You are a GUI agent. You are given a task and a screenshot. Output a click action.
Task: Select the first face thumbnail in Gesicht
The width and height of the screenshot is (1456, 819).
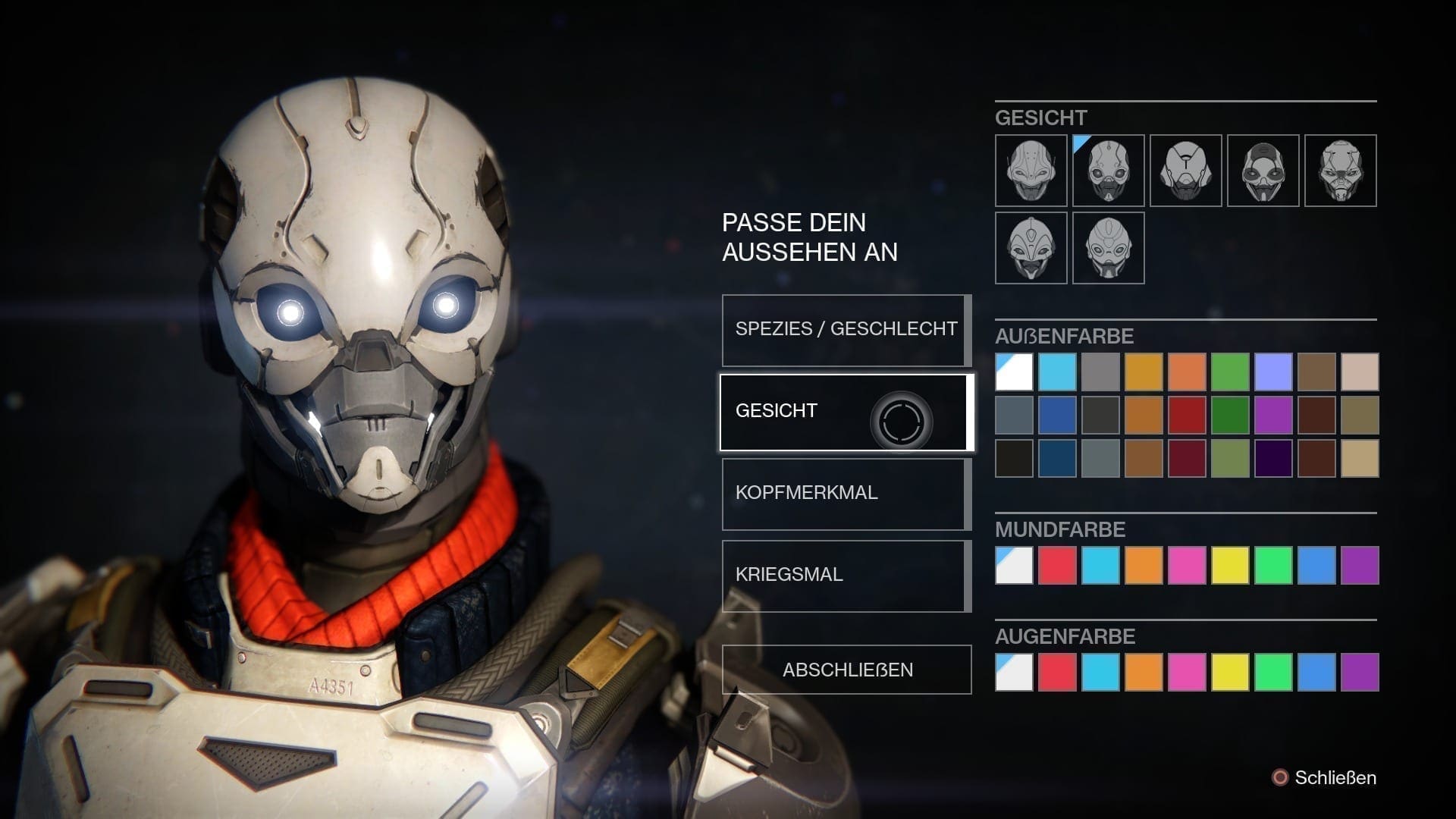coord(1031,171)
